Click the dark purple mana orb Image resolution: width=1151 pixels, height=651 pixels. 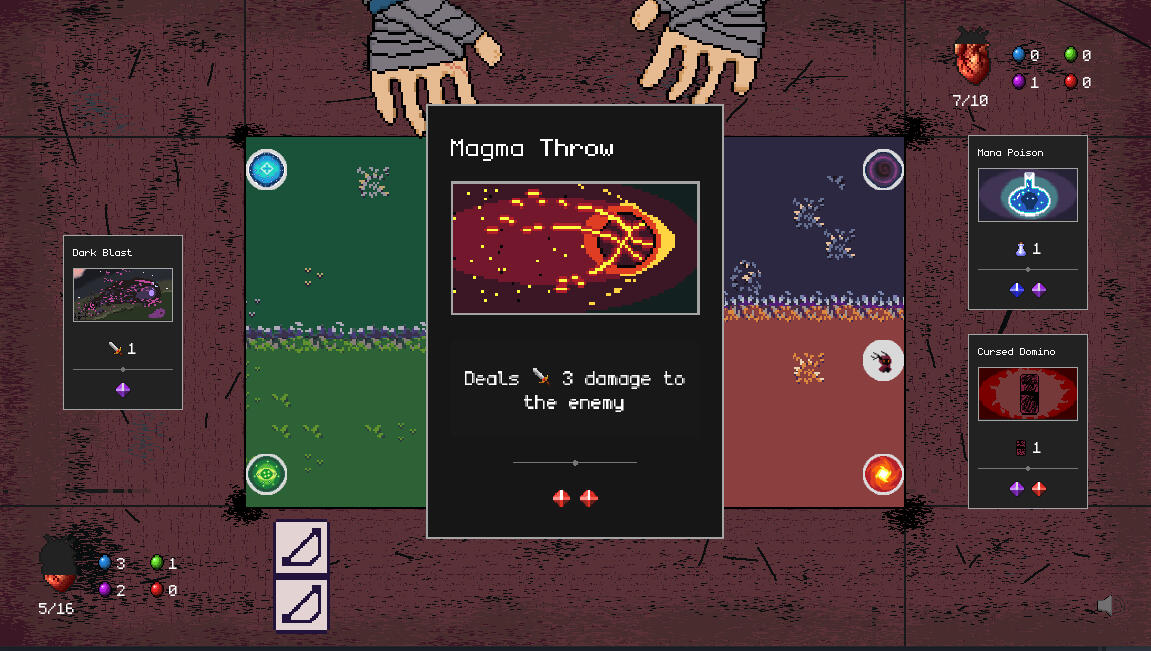coord(883,170)
